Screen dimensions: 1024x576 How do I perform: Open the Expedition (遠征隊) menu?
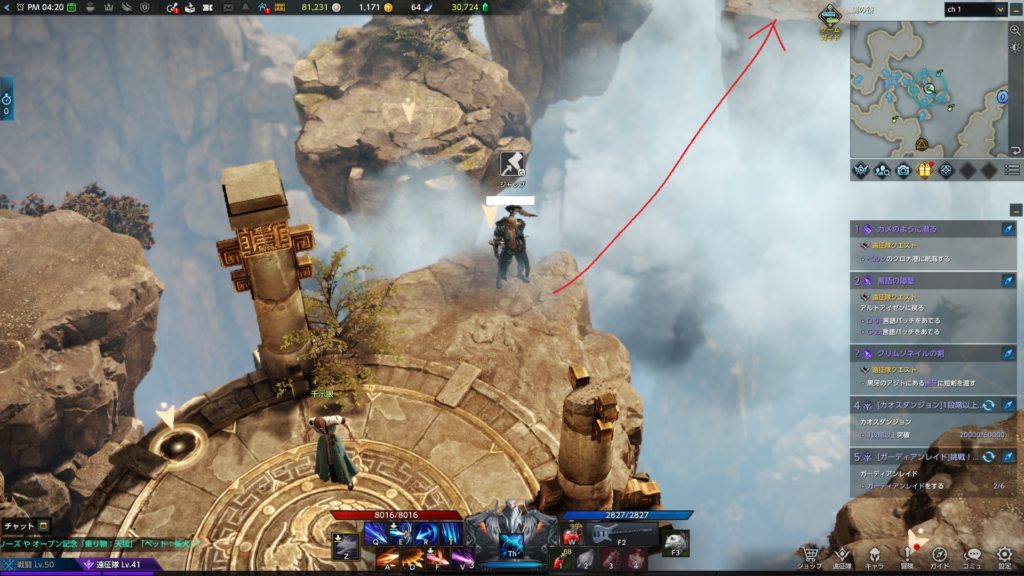pyautogui.click(x=842, y=555)
